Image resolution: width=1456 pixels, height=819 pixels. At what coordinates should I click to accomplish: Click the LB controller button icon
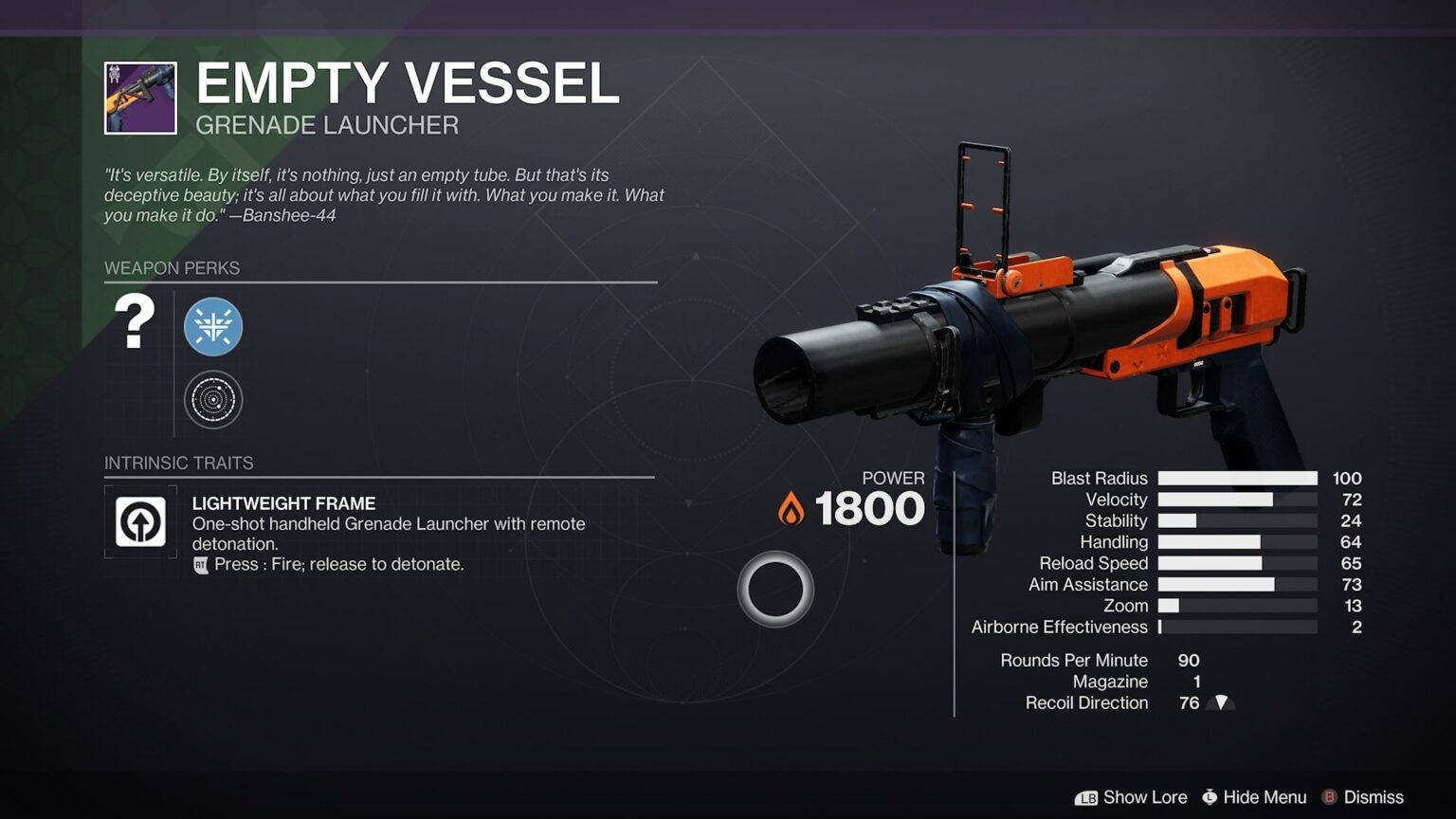[x=1089, y=797]
